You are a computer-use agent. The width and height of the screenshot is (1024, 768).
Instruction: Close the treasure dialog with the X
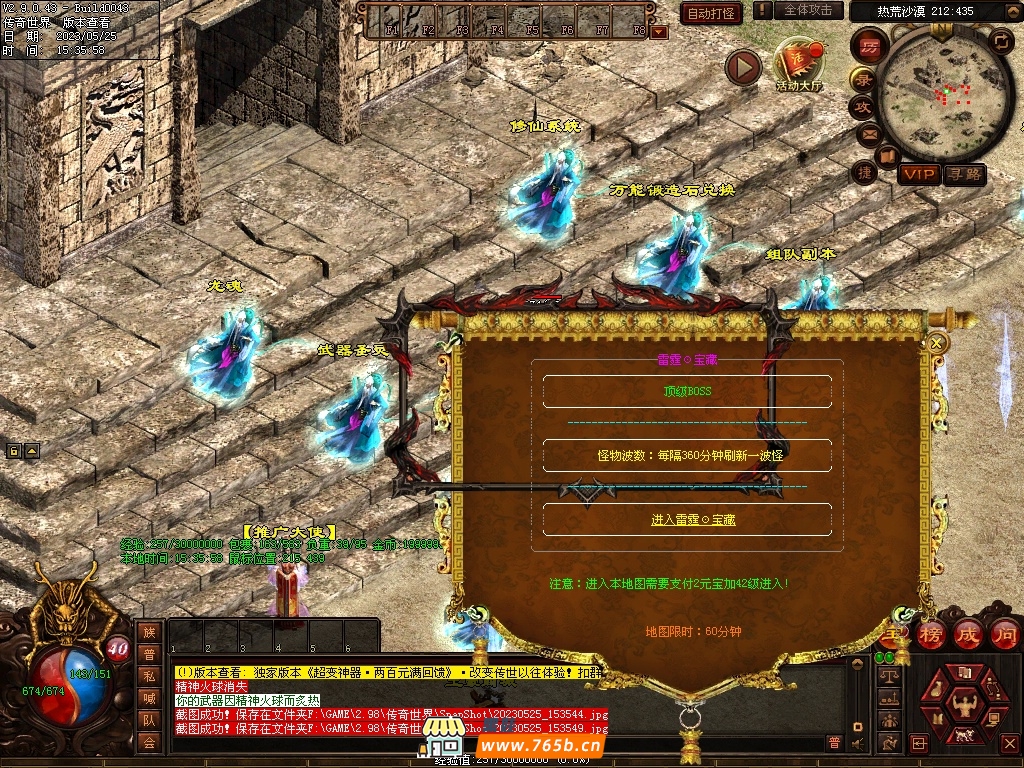coord(937,343)
